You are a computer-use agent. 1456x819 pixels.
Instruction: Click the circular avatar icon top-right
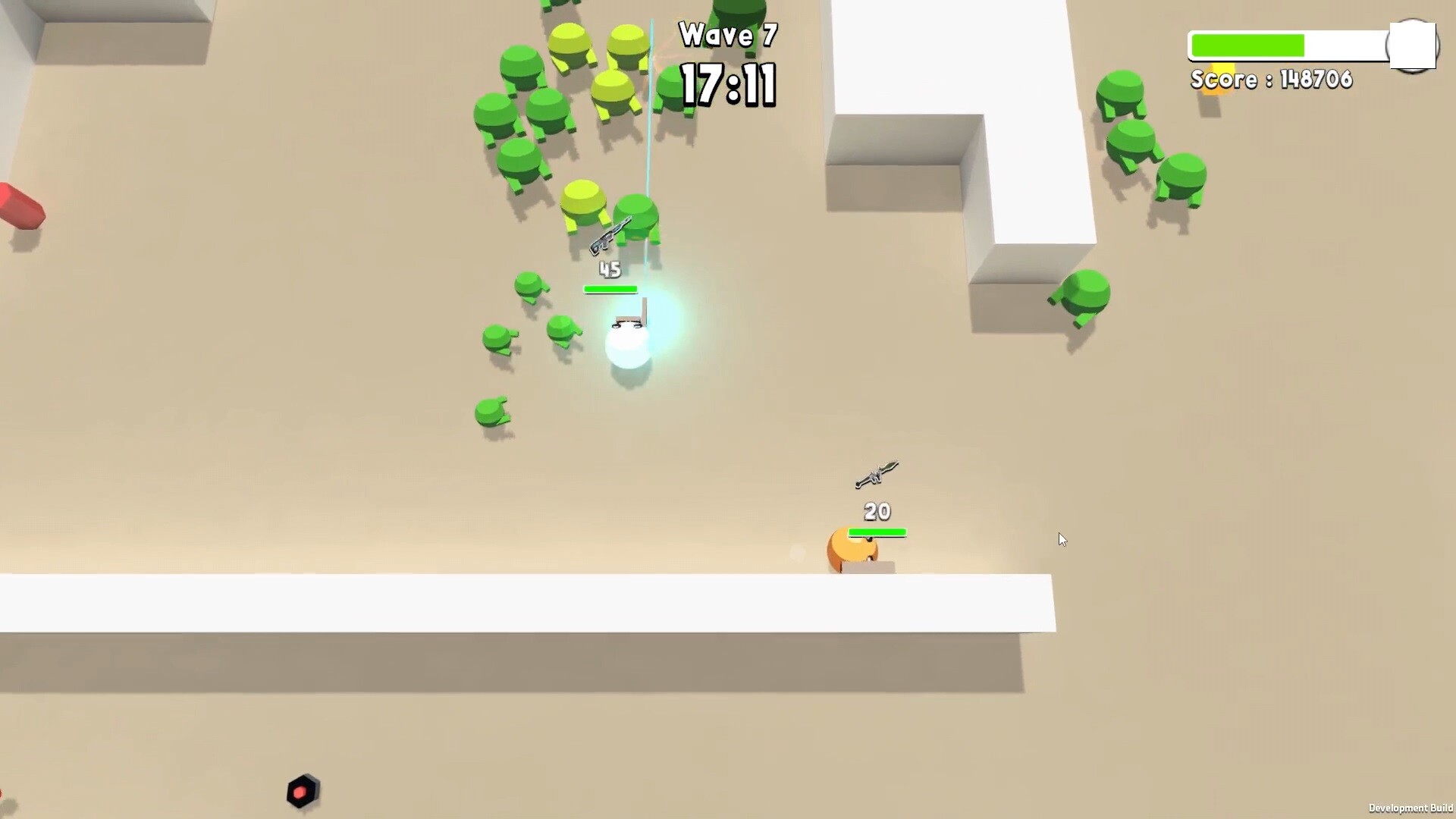[1412, 45]
